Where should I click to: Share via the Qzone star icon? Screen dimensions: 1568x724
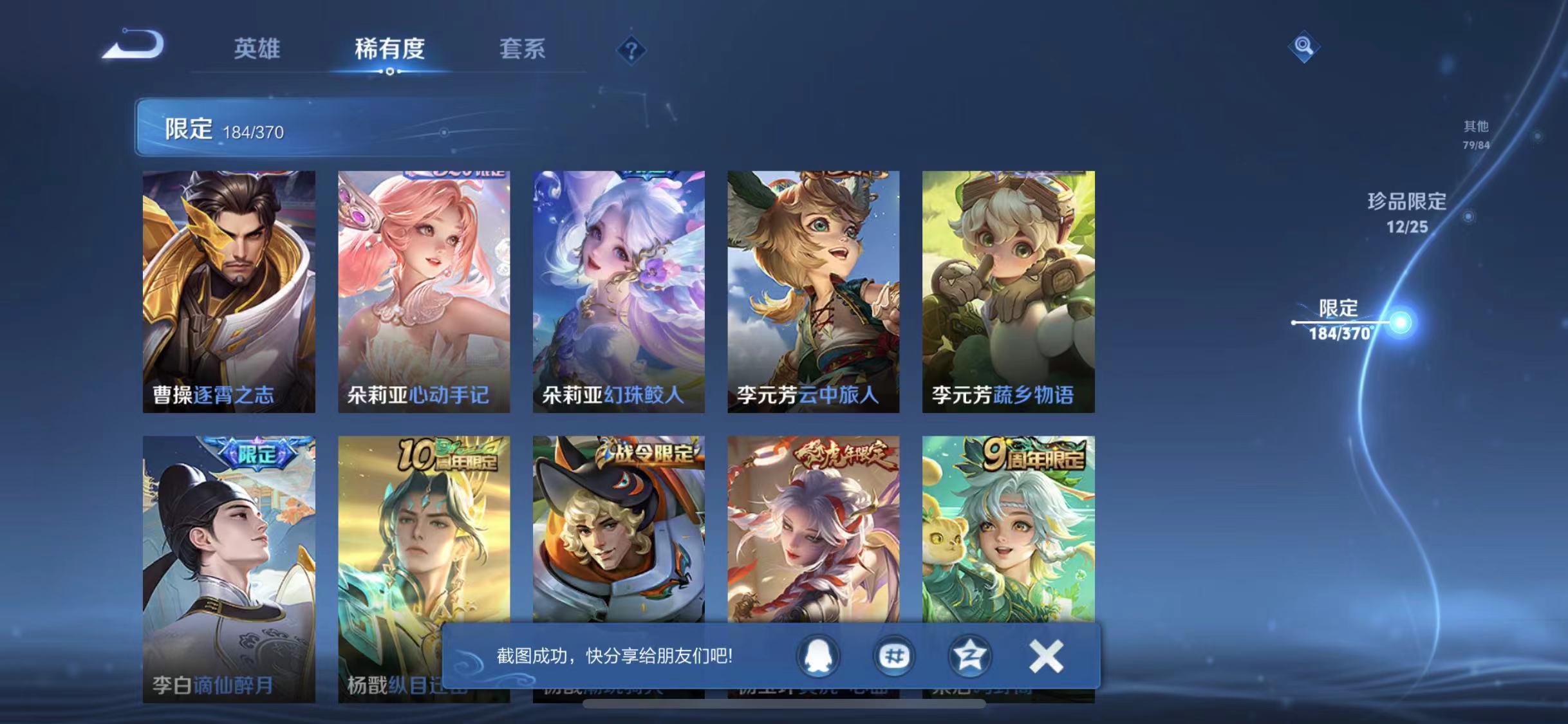click(x=969, y=655)
